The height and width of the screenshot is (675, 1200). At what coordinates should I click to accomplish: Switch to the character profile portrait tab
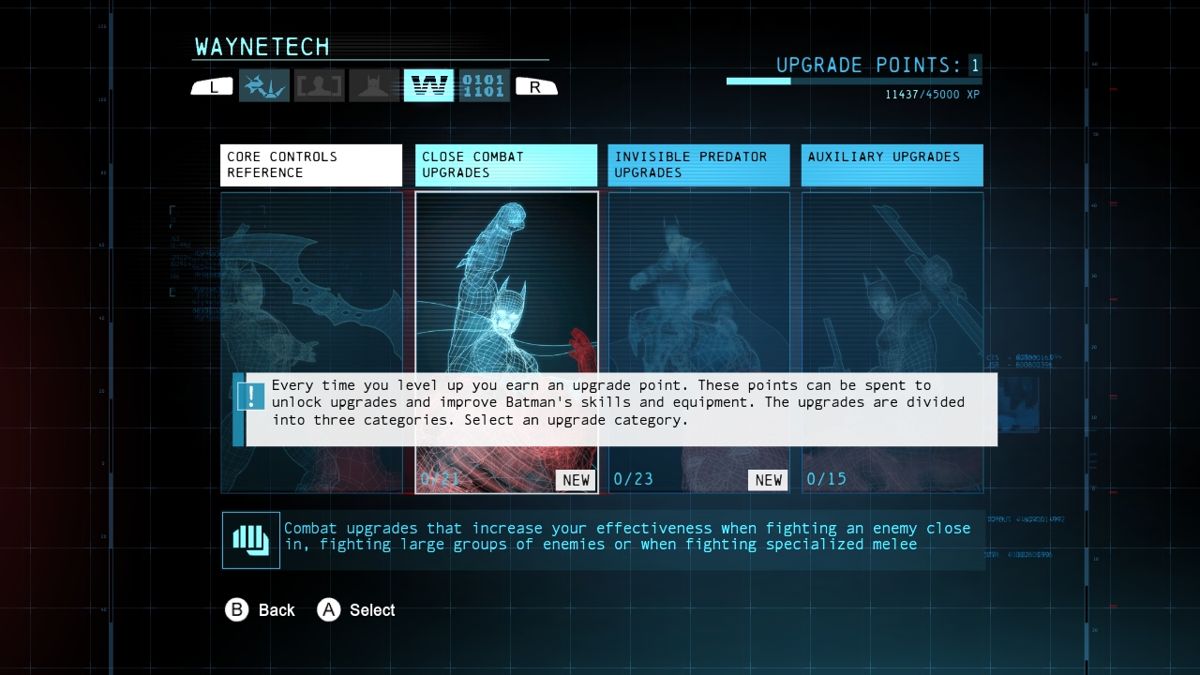[x=319, y=86]
